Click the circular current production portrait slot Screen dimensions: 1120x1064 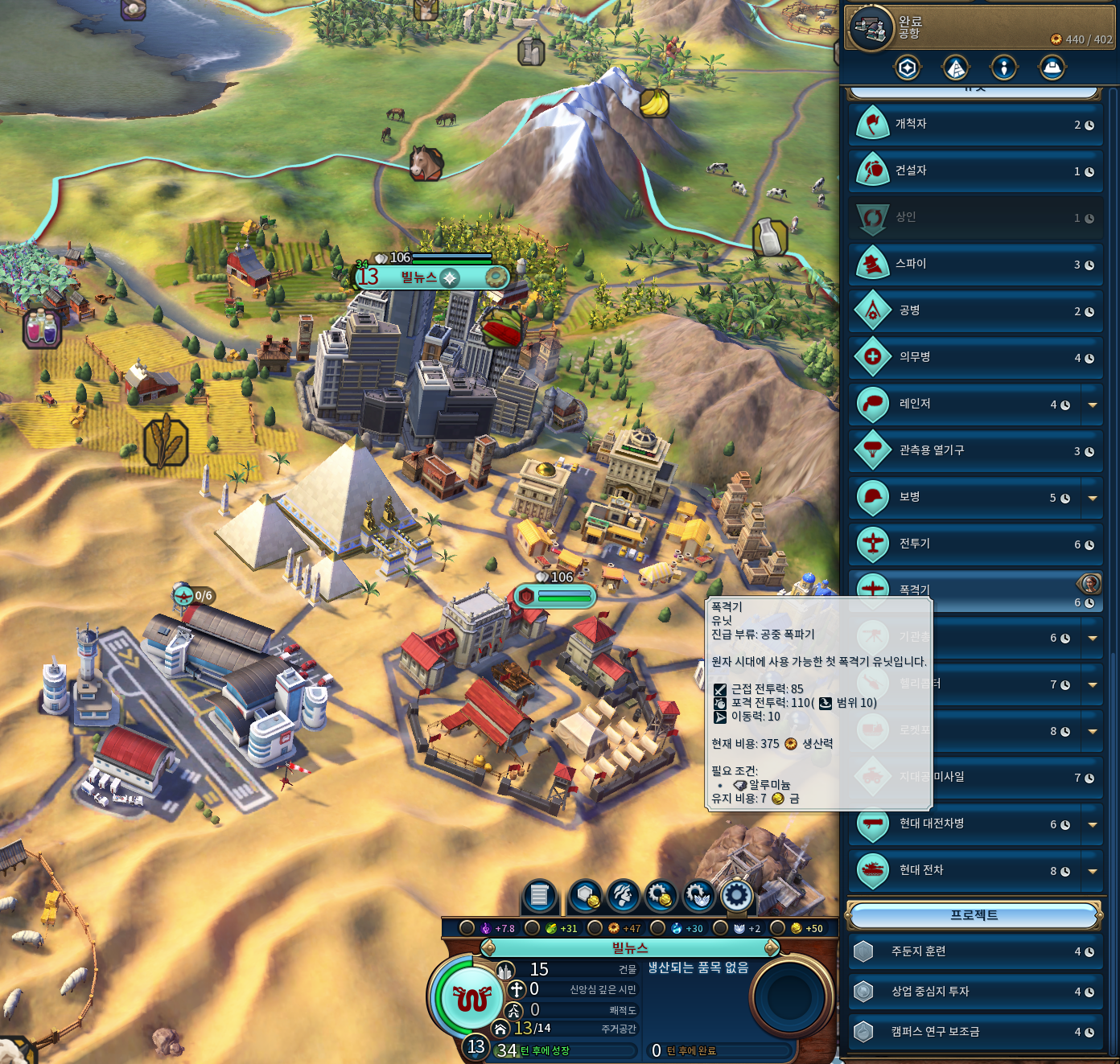coord(789,997)
